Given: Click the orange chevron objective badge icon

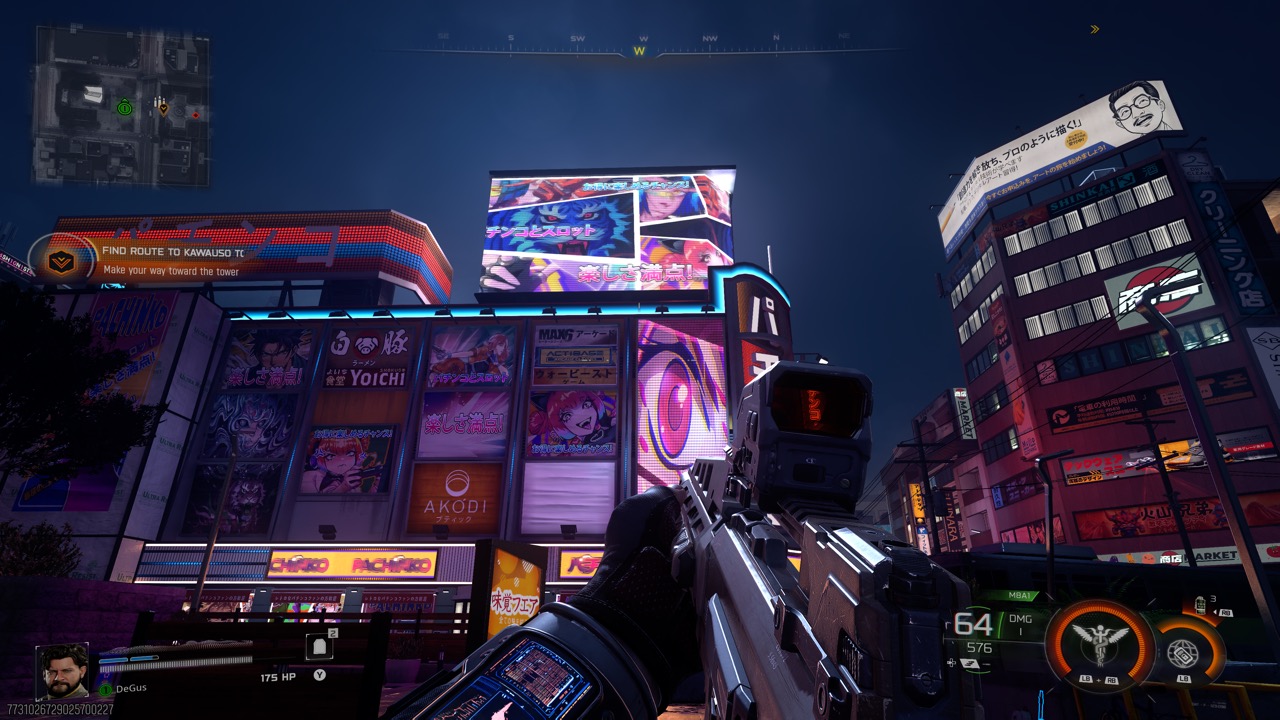Looking at the screenshot, I should [61, 261].
